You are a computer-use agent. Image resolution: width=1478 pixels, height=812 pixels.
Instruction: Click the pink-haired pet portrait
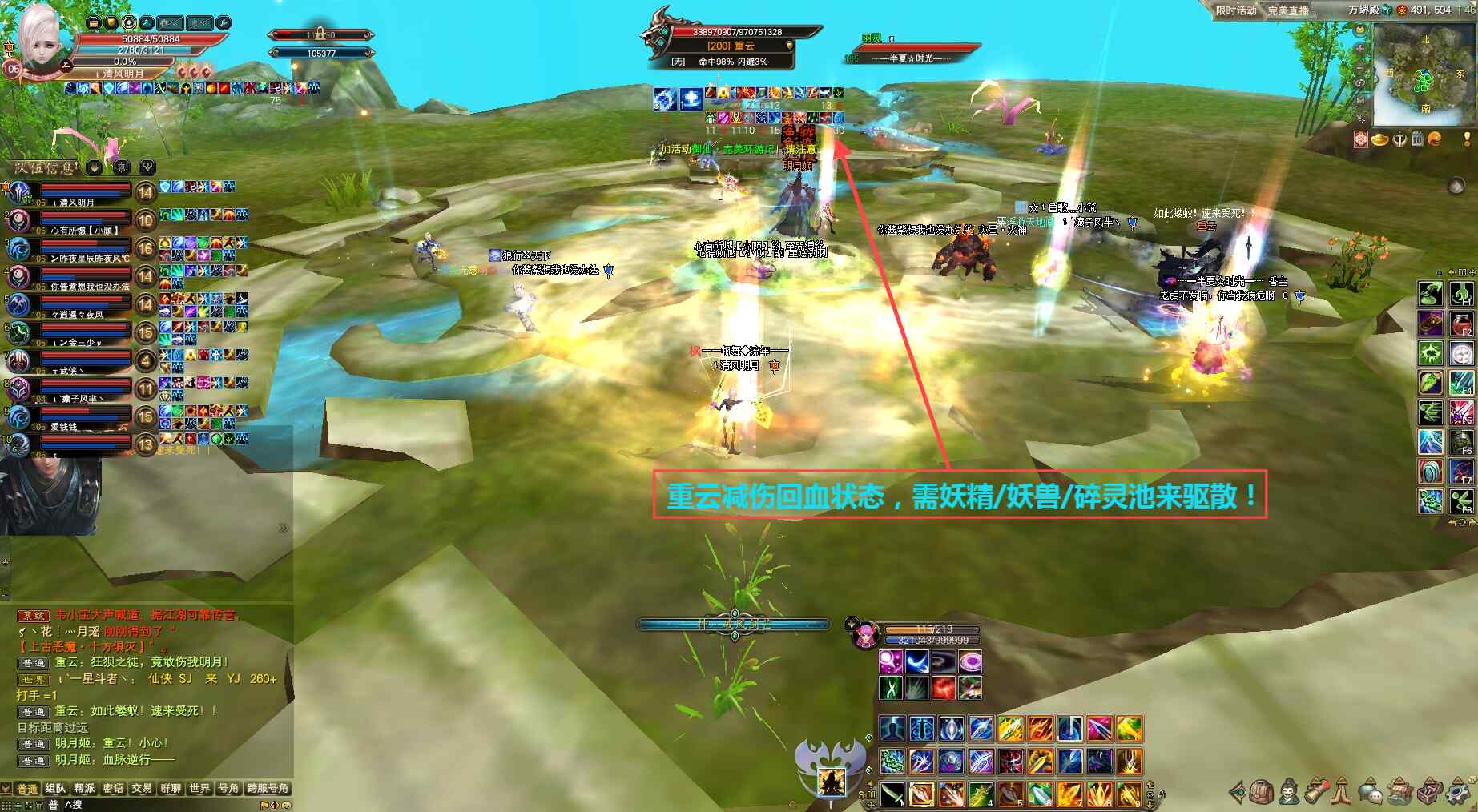tap(864, 636)
